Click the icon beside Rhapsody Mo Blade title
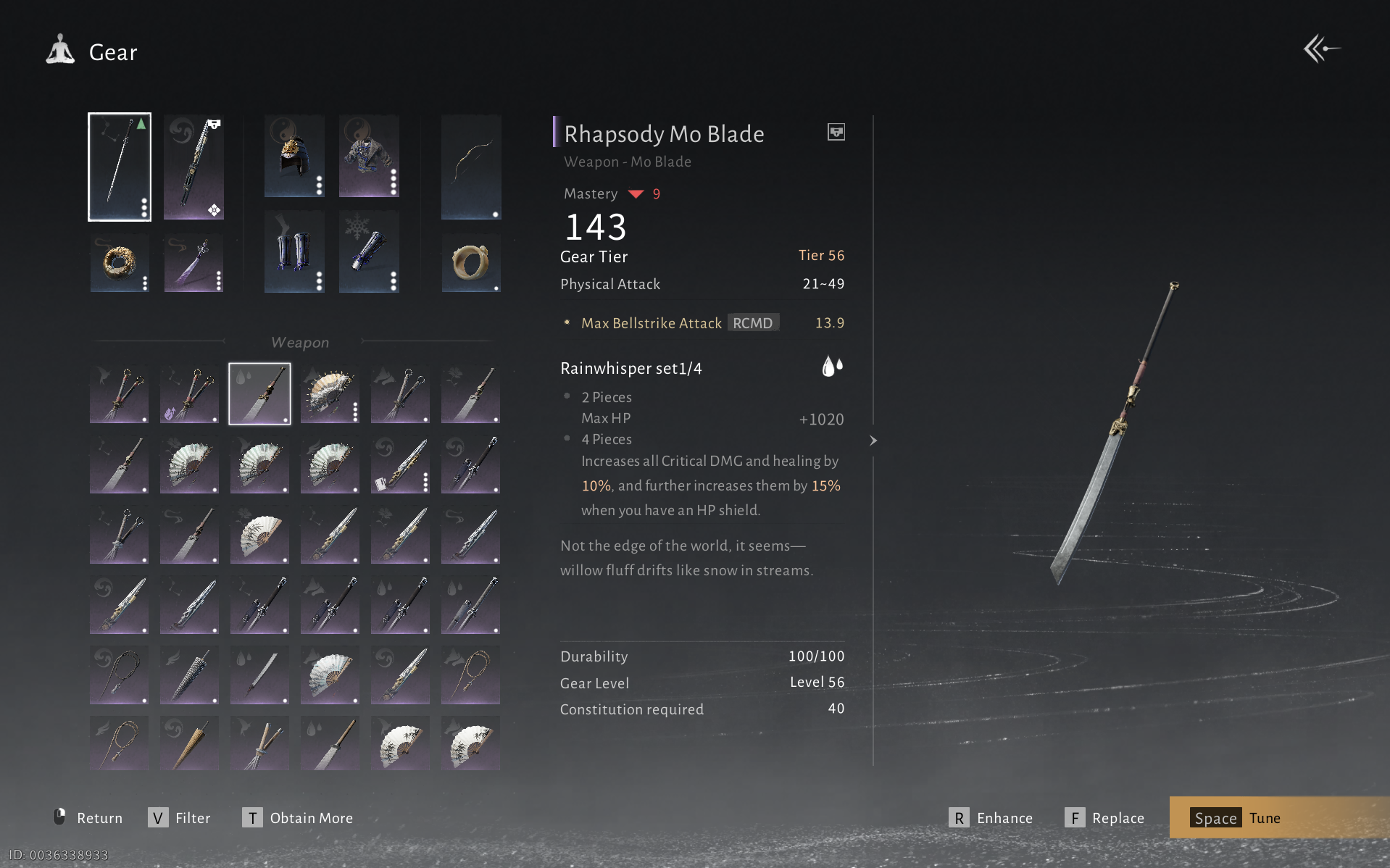 point(836,132)
